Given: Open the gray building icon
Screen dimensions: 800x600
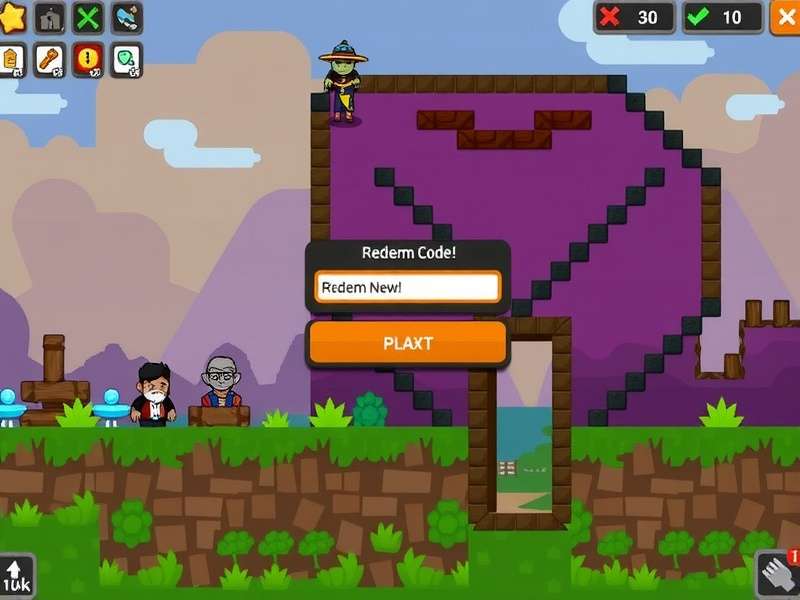Looking at the screenshot, I should pos(50,18).
